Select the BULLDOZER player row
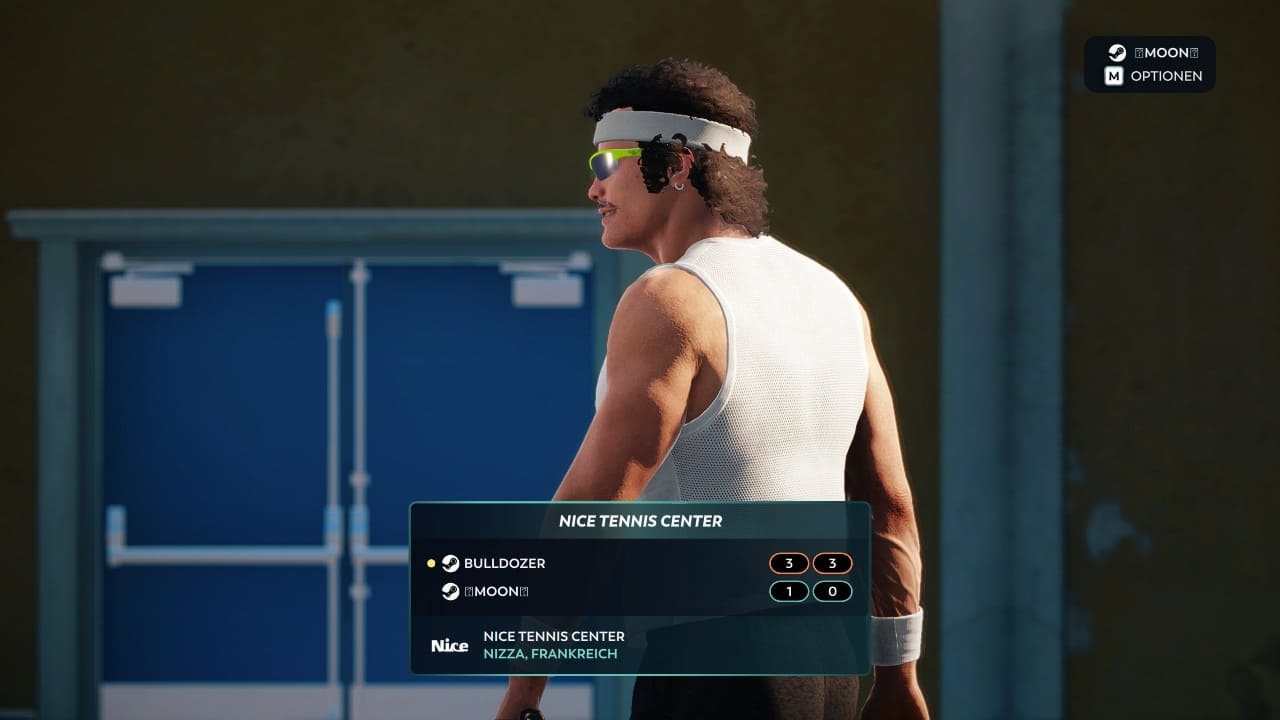Screen dimensions: 1280x720 click(504, 564)
